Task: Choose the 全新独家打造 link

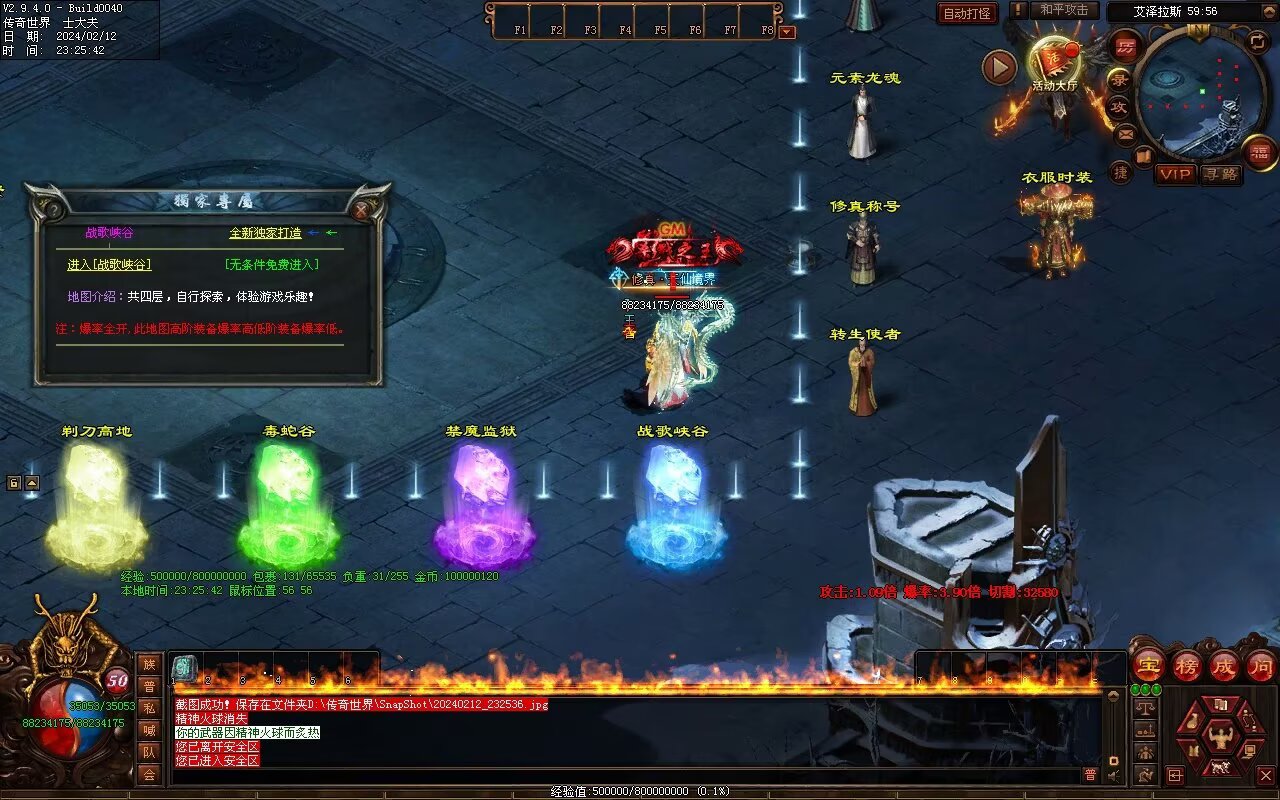Action: (x=265, y=233)
